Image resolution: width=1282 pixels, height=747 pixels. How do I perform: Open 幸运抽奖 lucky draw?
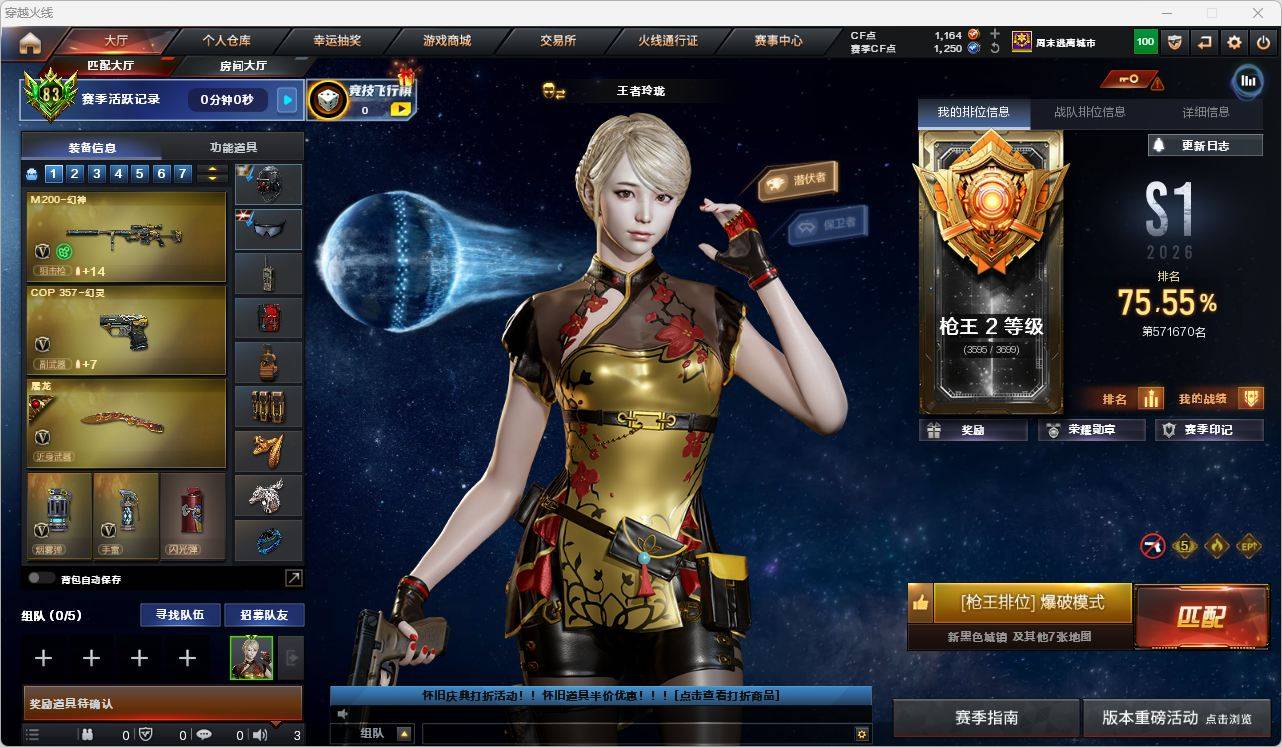click(x=337, y=41)
